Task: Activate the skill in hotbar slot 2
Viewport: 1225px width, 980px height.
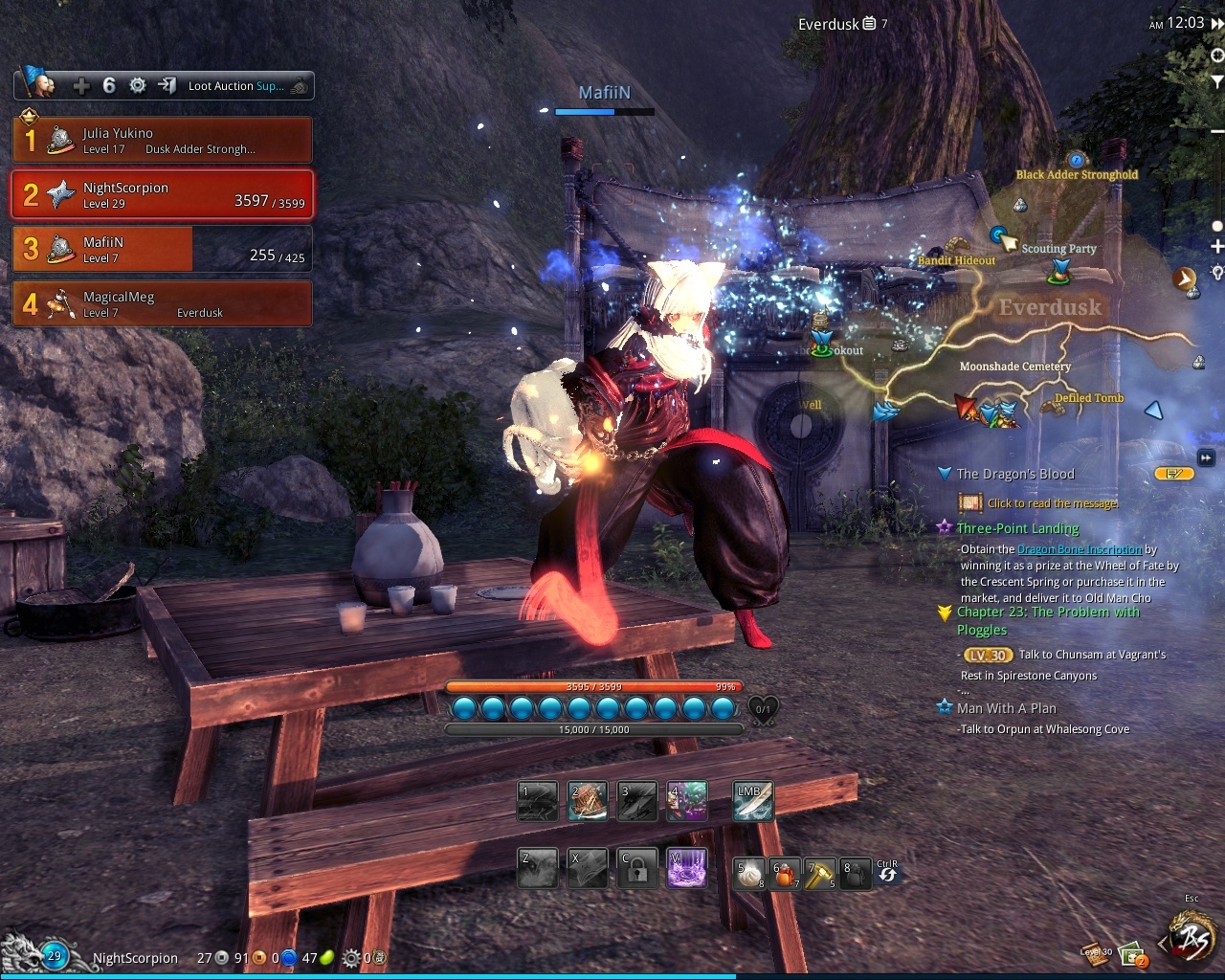Action: coord(587,802)
